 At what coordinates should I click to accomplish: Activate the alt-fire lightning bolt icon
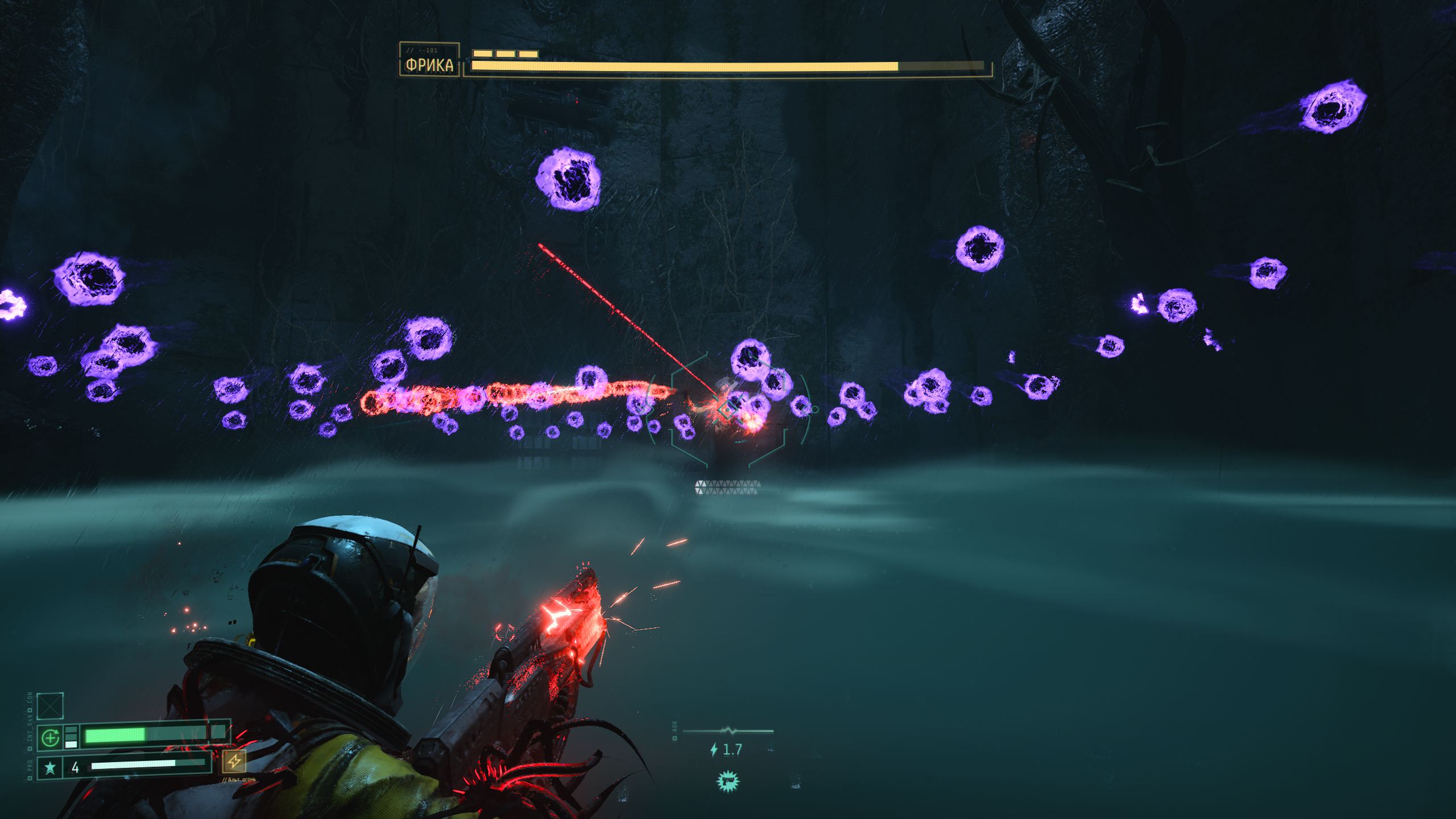234,762
